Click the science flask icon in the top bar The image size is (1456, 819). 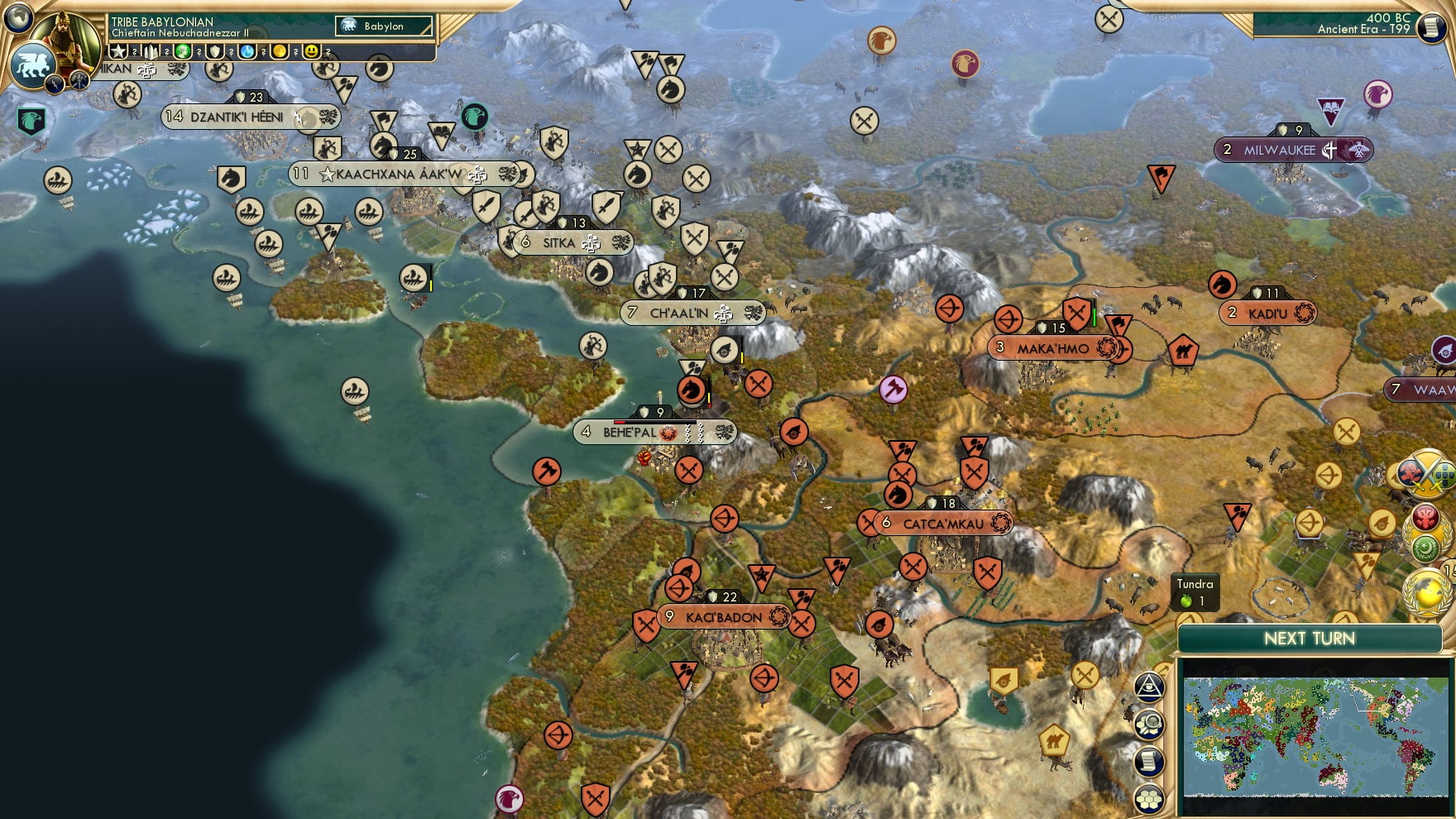[246, 51]
